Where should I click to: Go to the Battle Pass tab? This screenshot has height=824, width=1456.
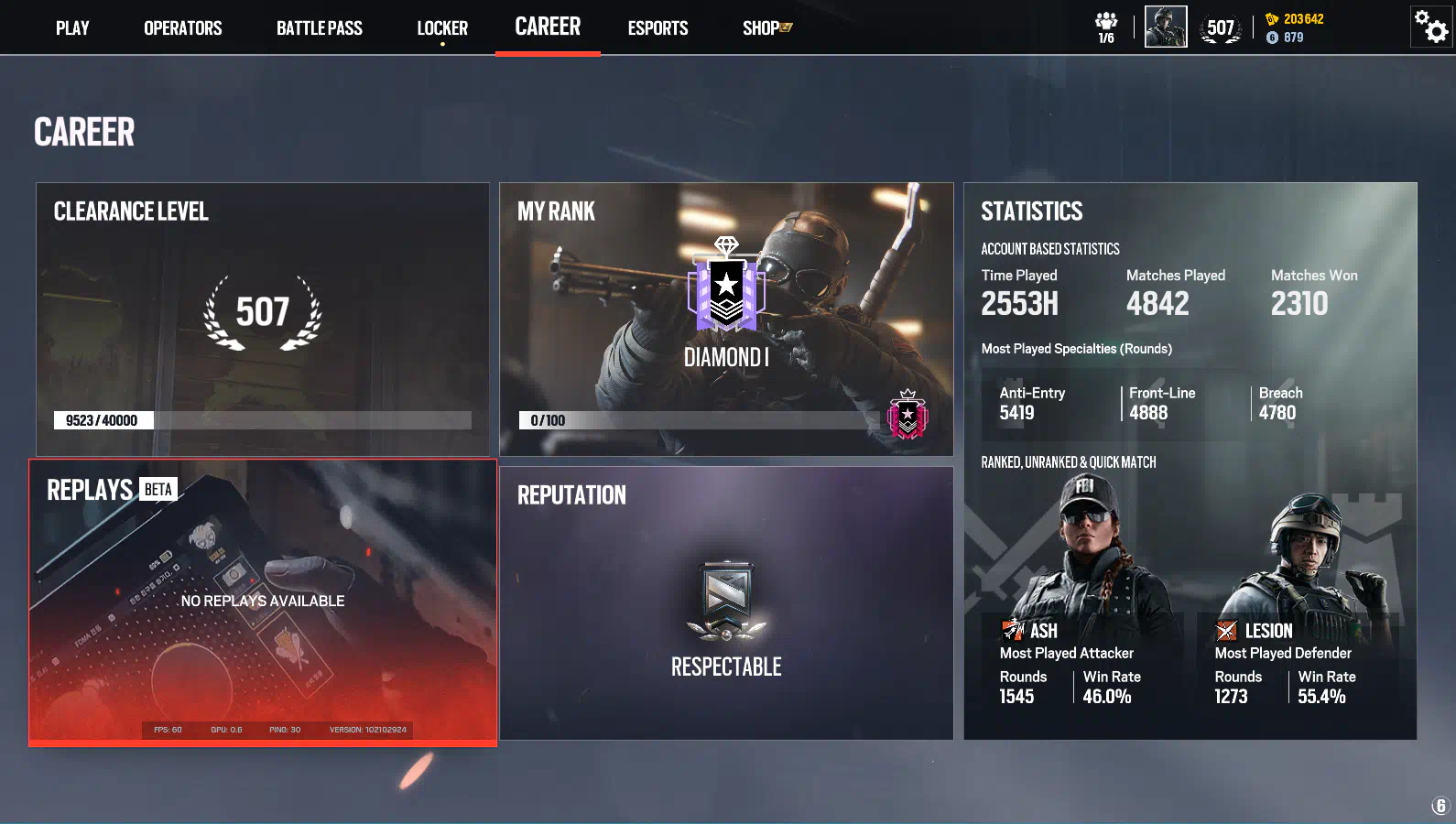[x=319, y=28]
